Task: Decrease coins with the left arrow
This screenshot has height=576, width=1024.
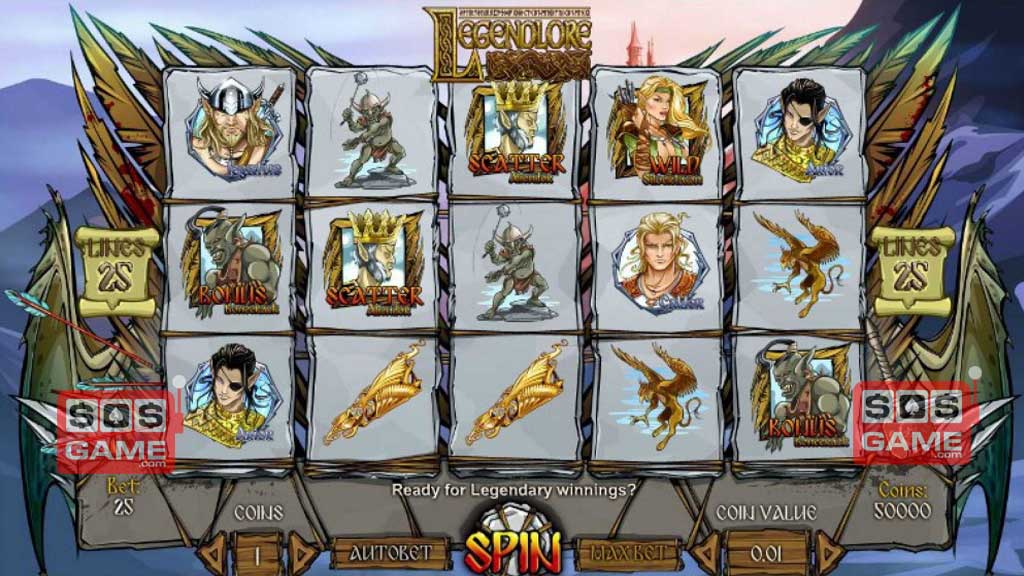Action: pyautogui.click(x=212, y=553)
